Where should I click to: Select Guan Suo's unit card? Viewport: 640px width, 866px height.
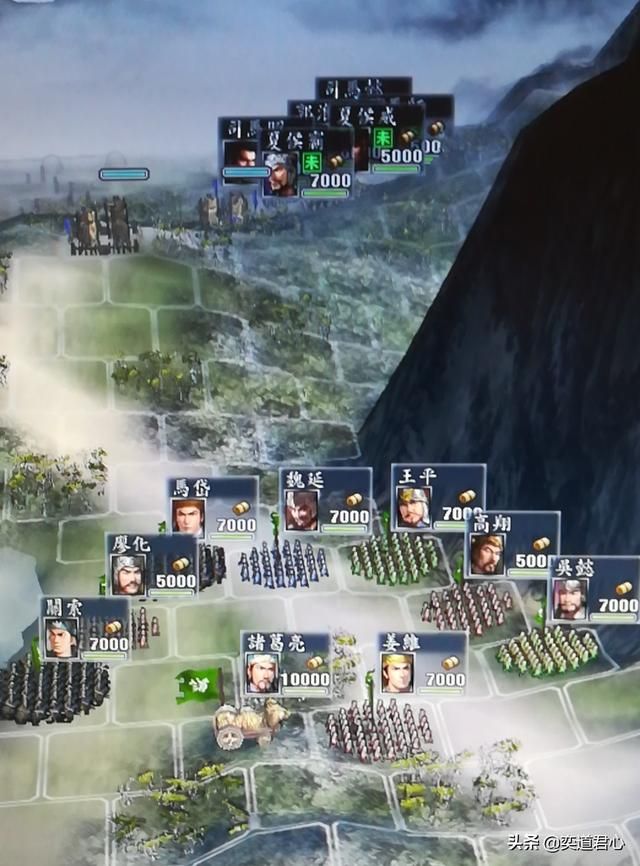pyautogui.click(x=85, y=629)
